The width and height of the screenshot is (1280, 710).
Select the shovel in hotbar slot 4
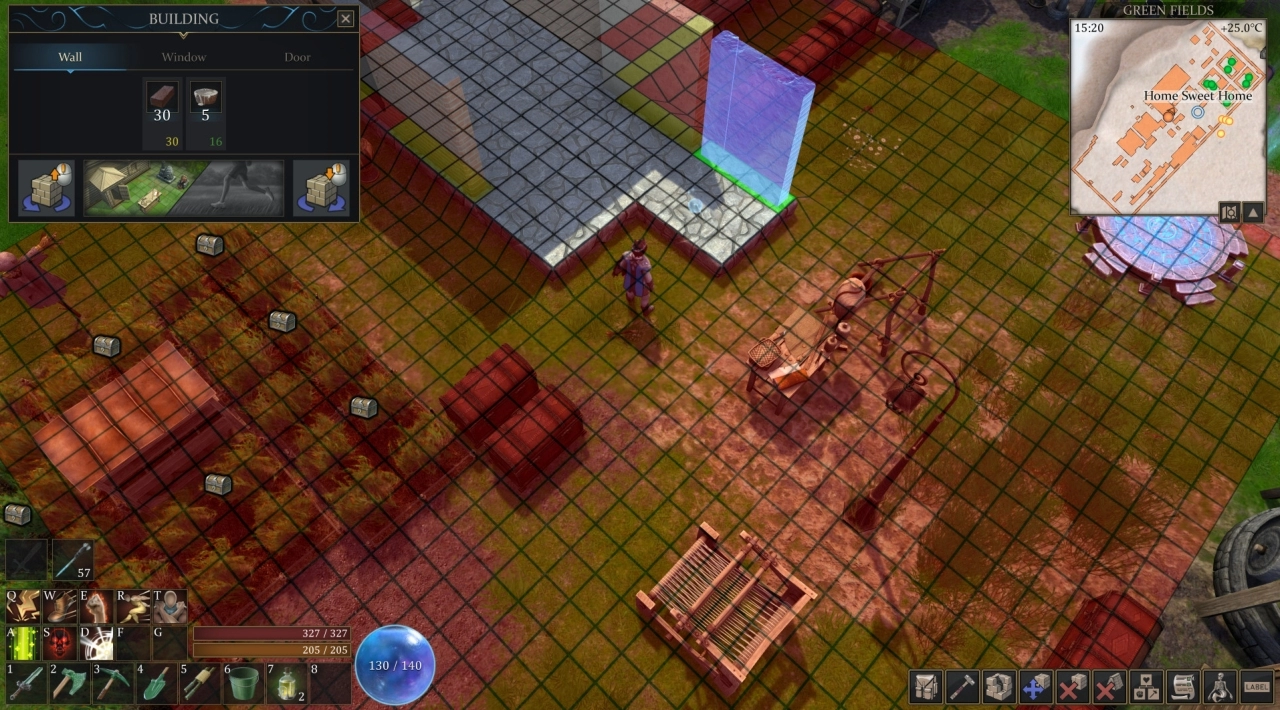(x=156, y=684)
